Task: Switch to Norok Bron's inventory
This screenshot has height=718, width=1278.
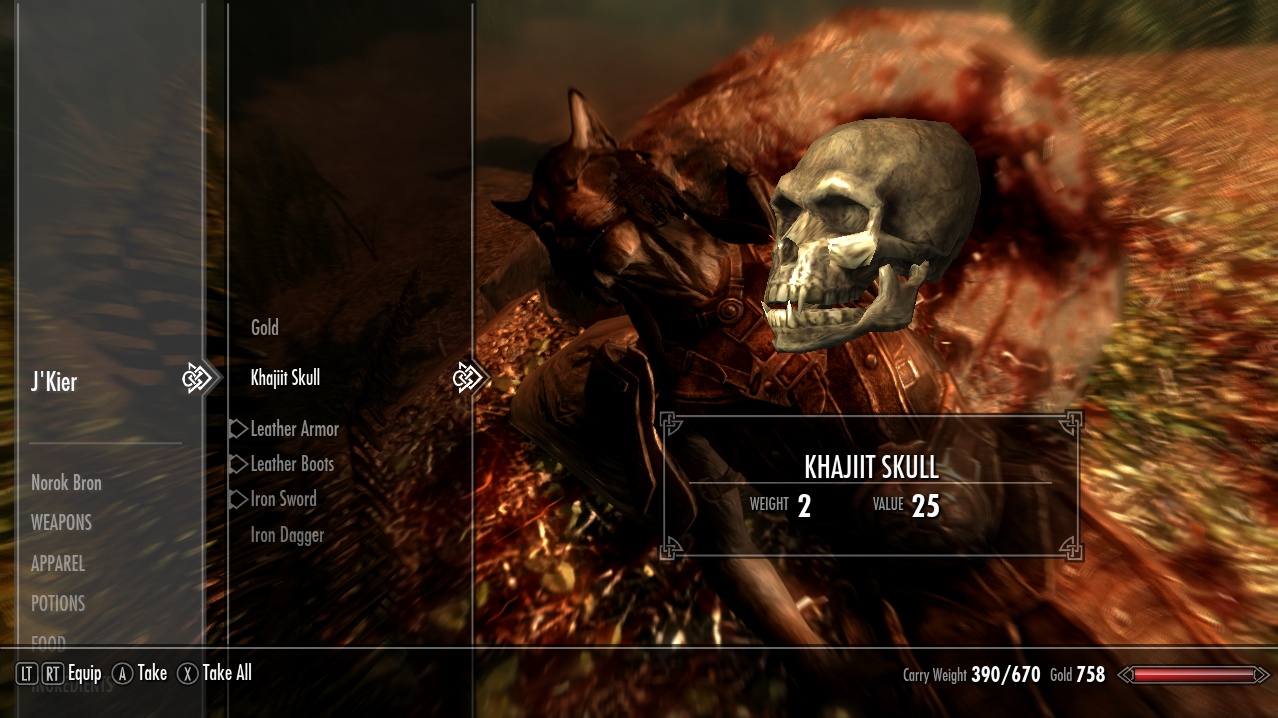Action: tap(66, 483)
